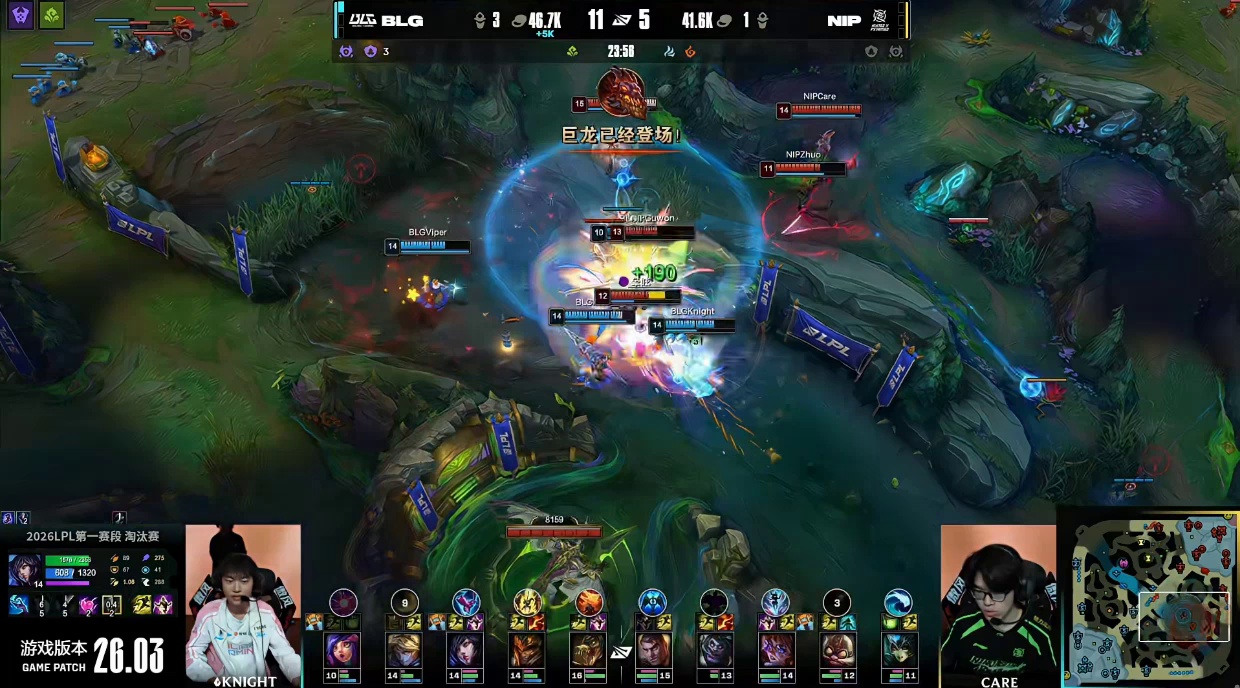1240x688 pixels.
Task: Select the purple horned icon in the top-left
Action: coord(21,15)
